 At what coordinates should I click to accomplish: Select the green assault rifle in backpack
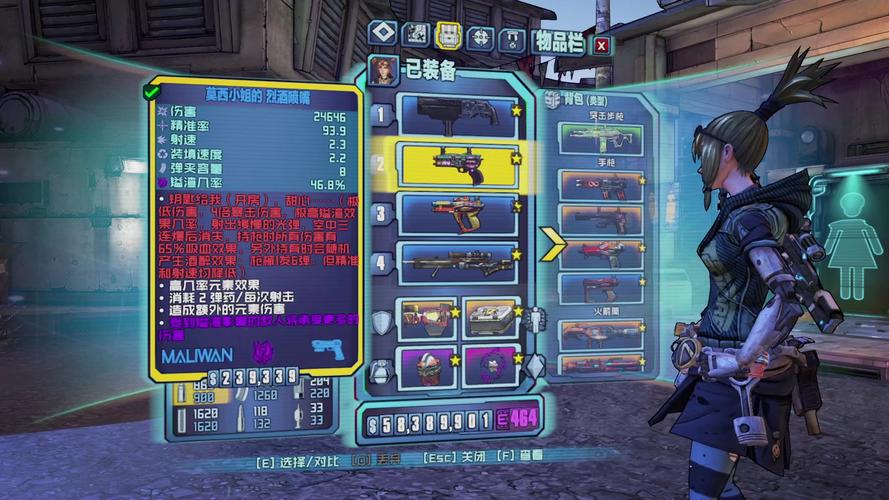coord(599,139)
